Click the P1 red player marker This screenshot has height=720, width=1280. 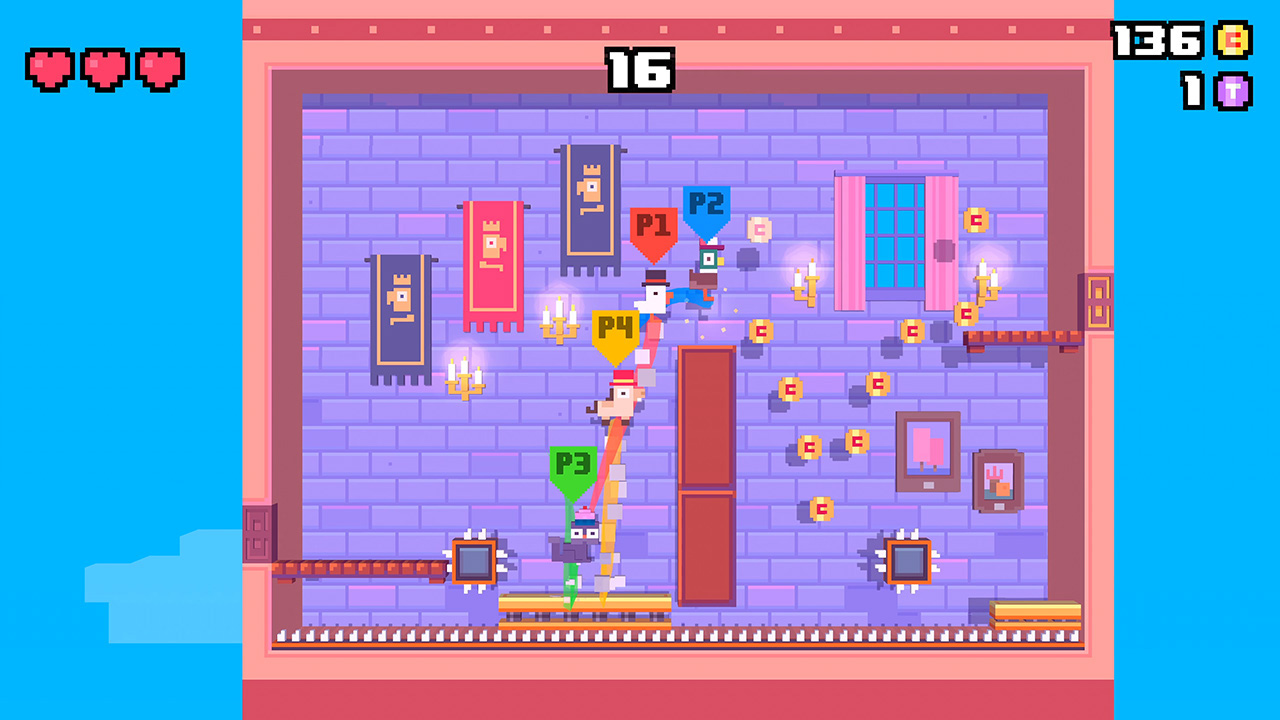[x=655, y=222]
